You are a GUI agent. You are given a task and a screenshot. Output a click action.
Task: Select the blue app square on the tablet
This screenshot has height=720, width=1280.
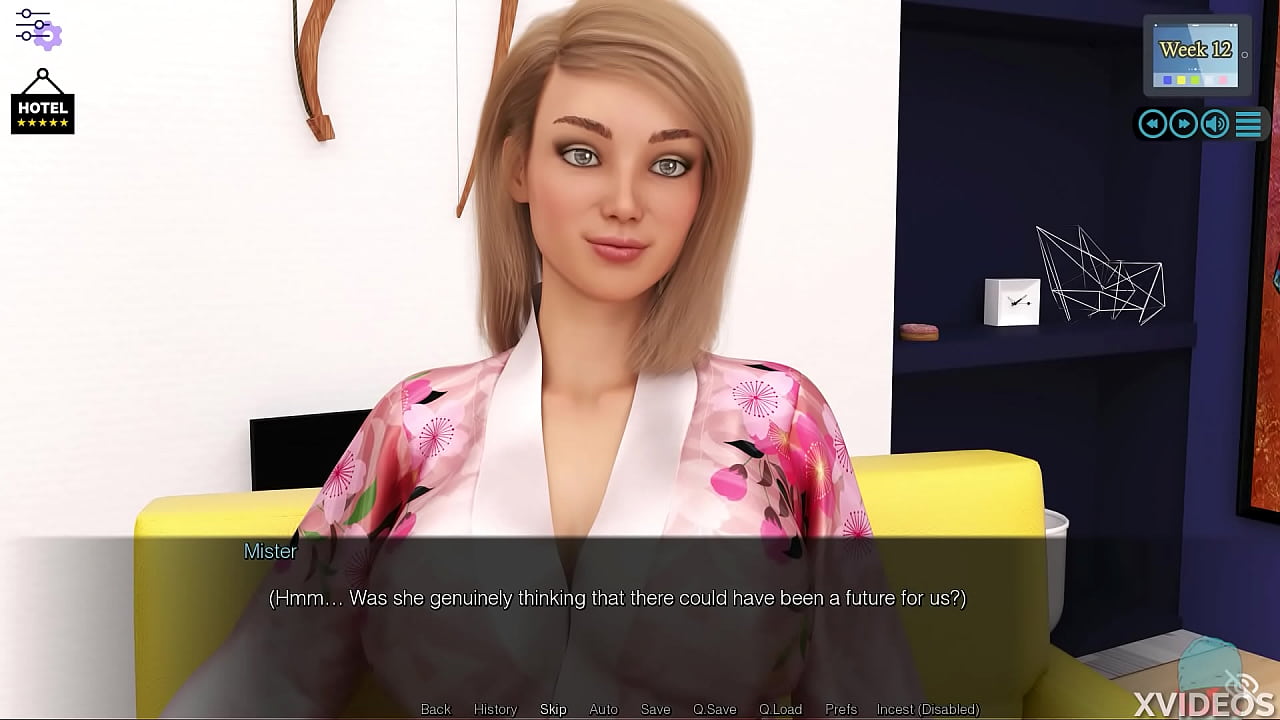pos(1168,79)
